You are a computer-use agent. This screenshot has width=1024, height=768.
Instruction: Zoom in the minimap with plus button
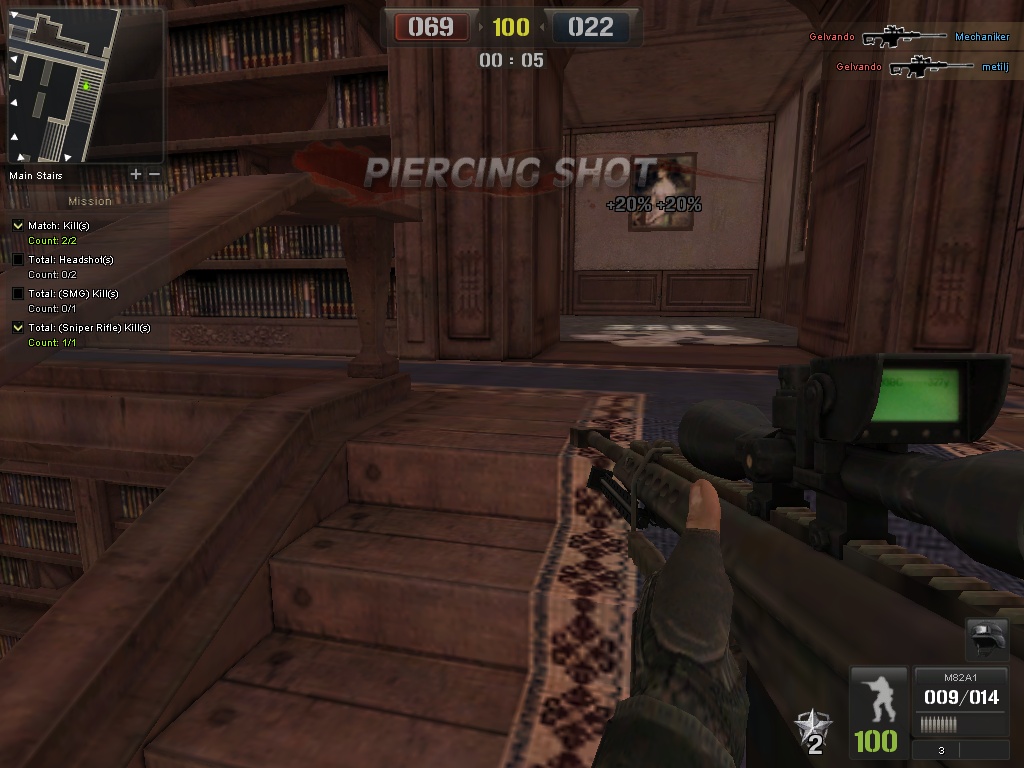click(x=136, y=174)
